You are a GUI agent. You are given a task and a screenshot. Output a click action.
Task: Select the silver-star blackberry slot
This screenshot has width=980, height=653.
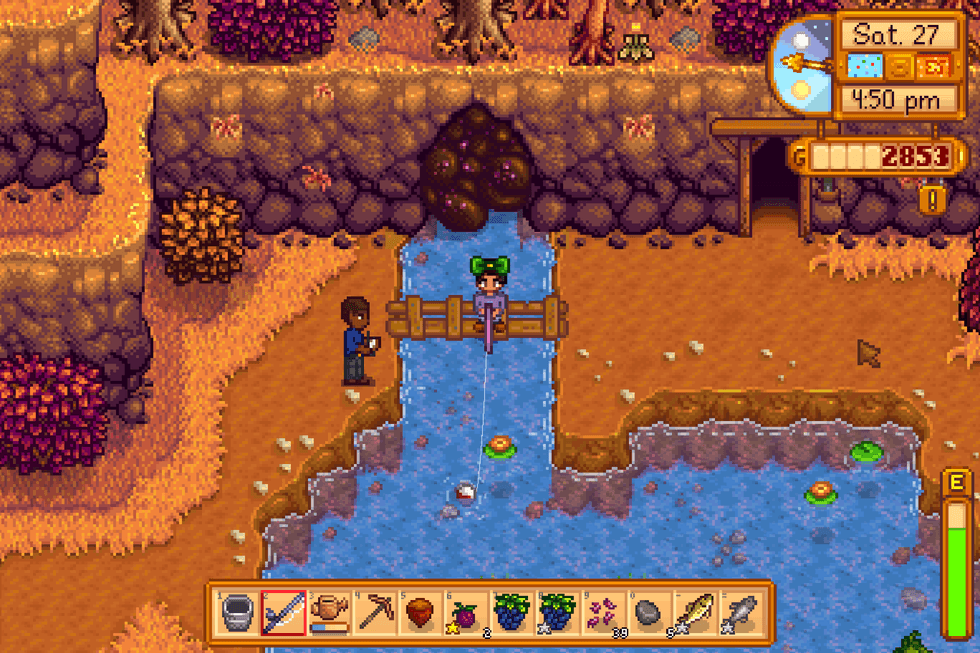pos(559,612)
